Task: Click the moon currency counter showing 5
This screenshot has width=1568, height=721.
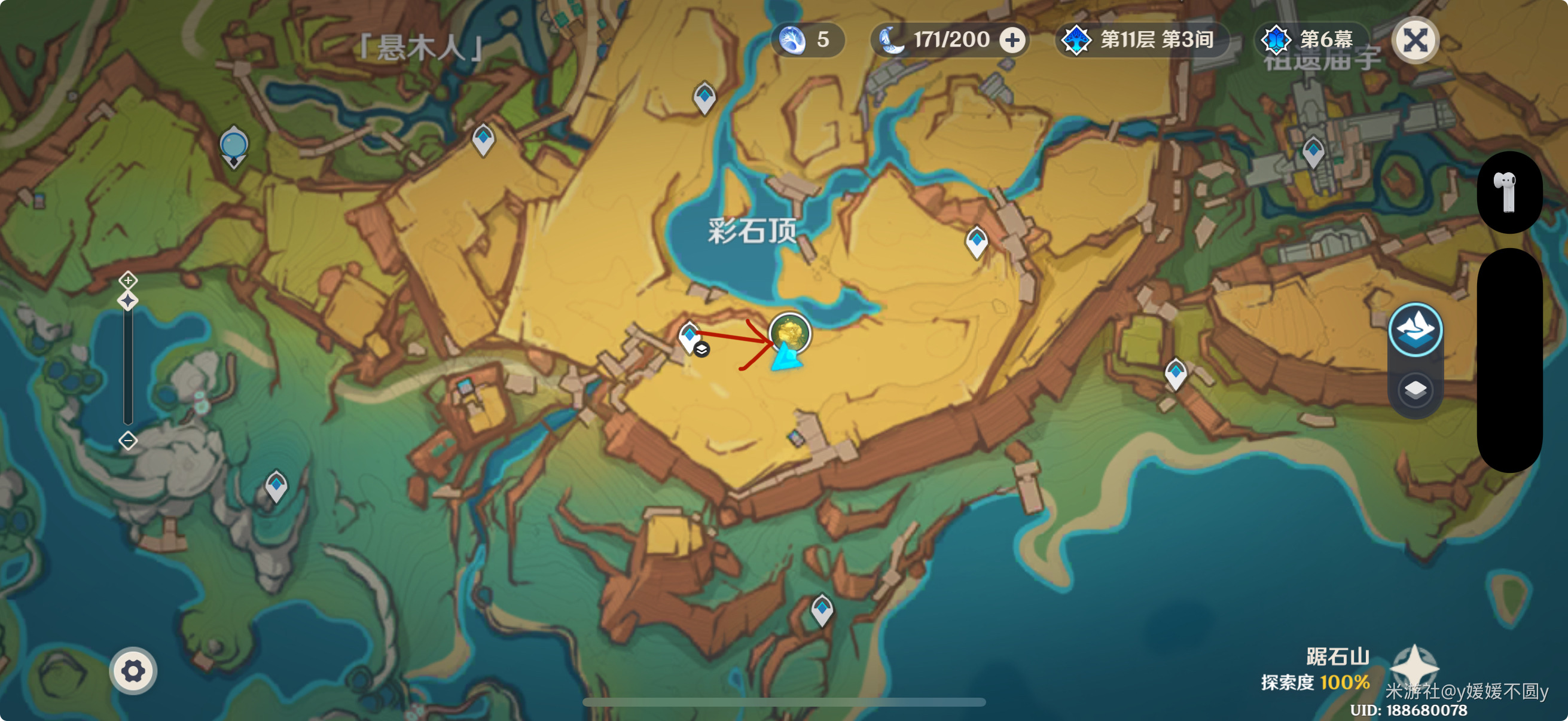Action: click(807, 41)
